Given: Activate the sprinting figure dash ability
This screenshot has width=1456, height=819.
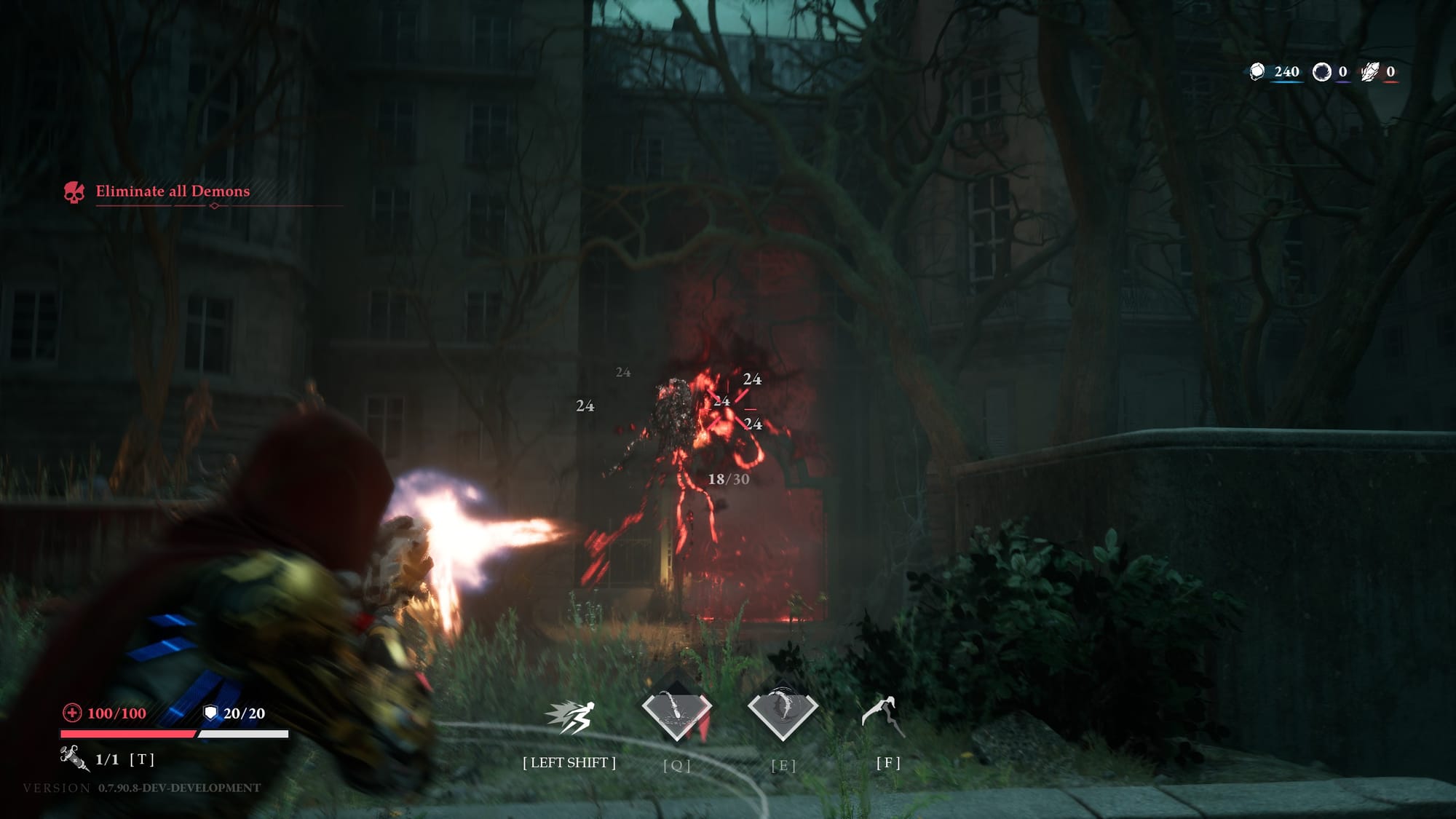Looking at the screenshot, I should tap(571, 716).
